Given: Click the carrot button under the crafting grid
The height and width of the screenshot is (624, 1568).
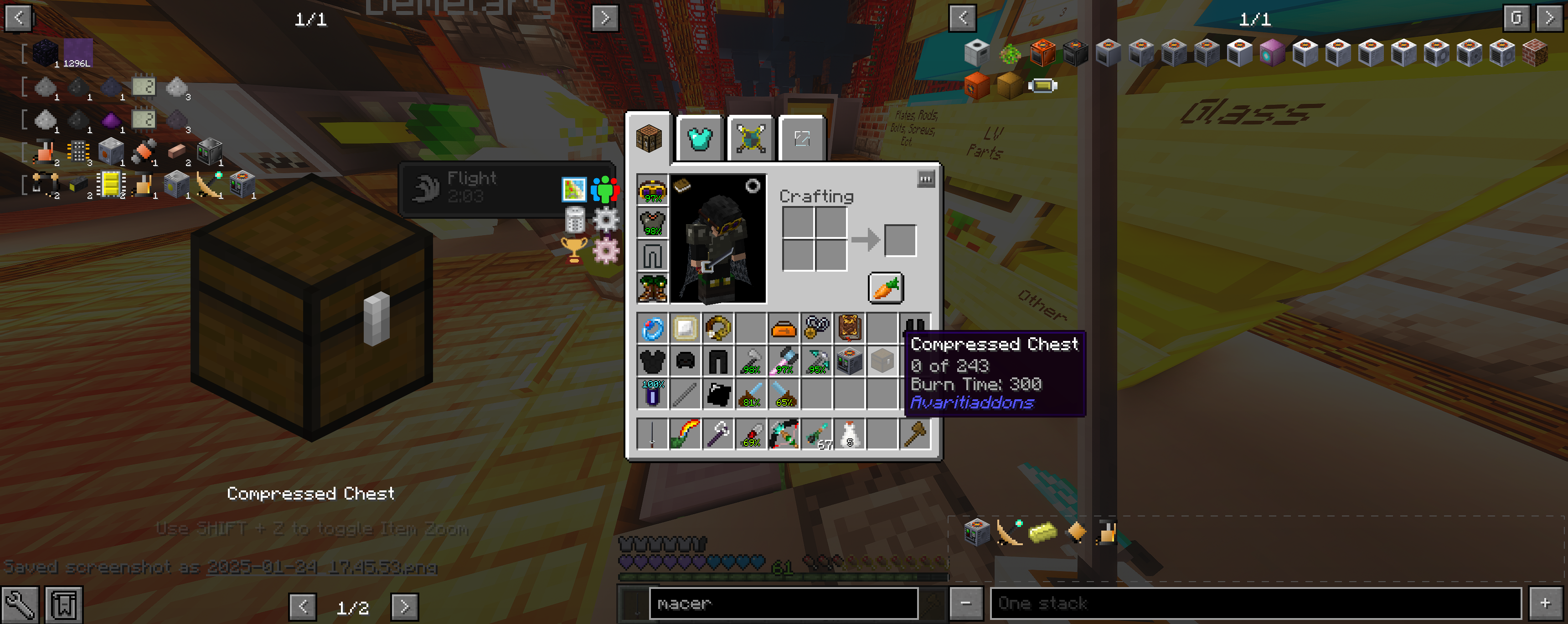Looking at the screenshot, I should (886, 288).
